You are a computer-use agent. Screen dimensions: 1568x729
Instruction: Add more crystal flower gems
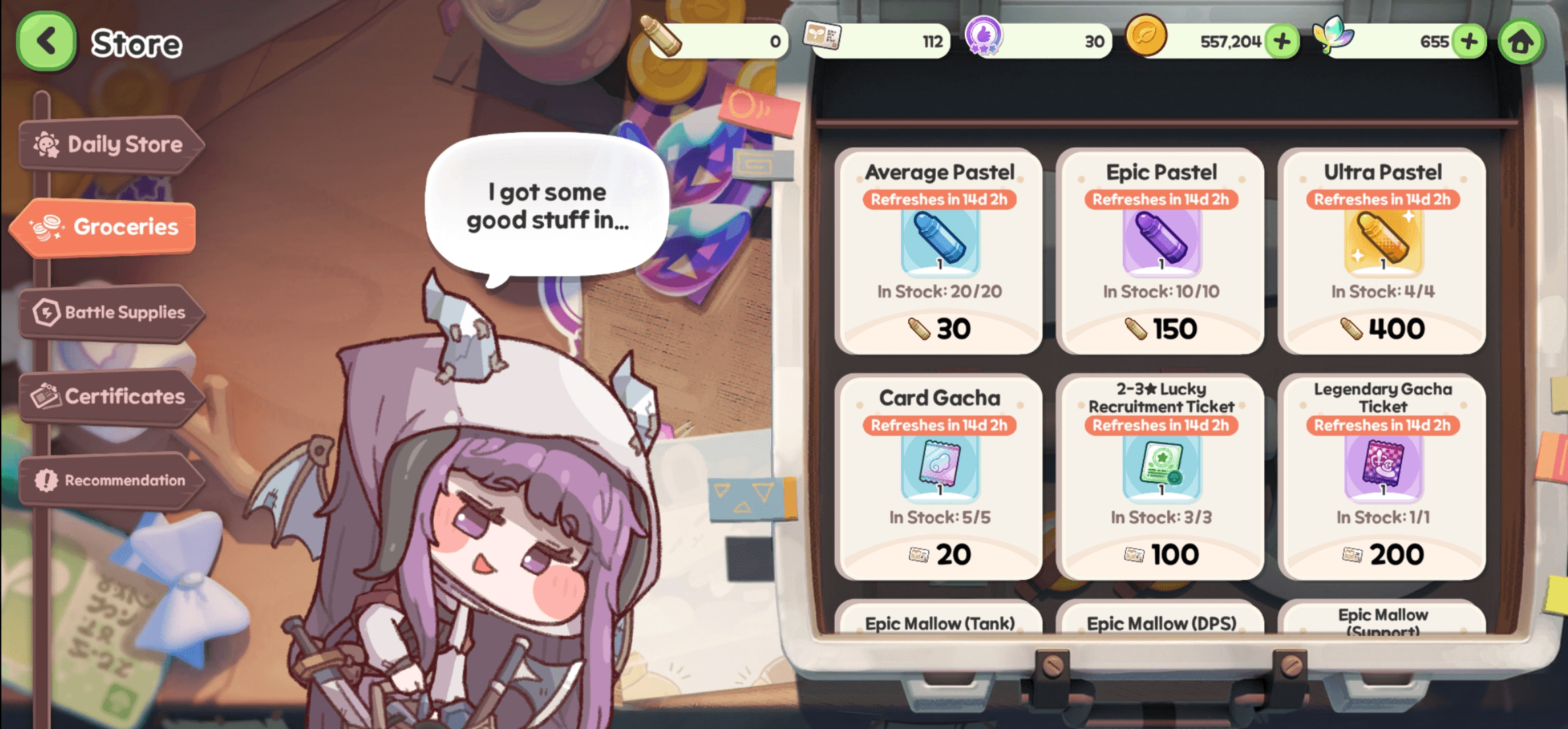1469,42
